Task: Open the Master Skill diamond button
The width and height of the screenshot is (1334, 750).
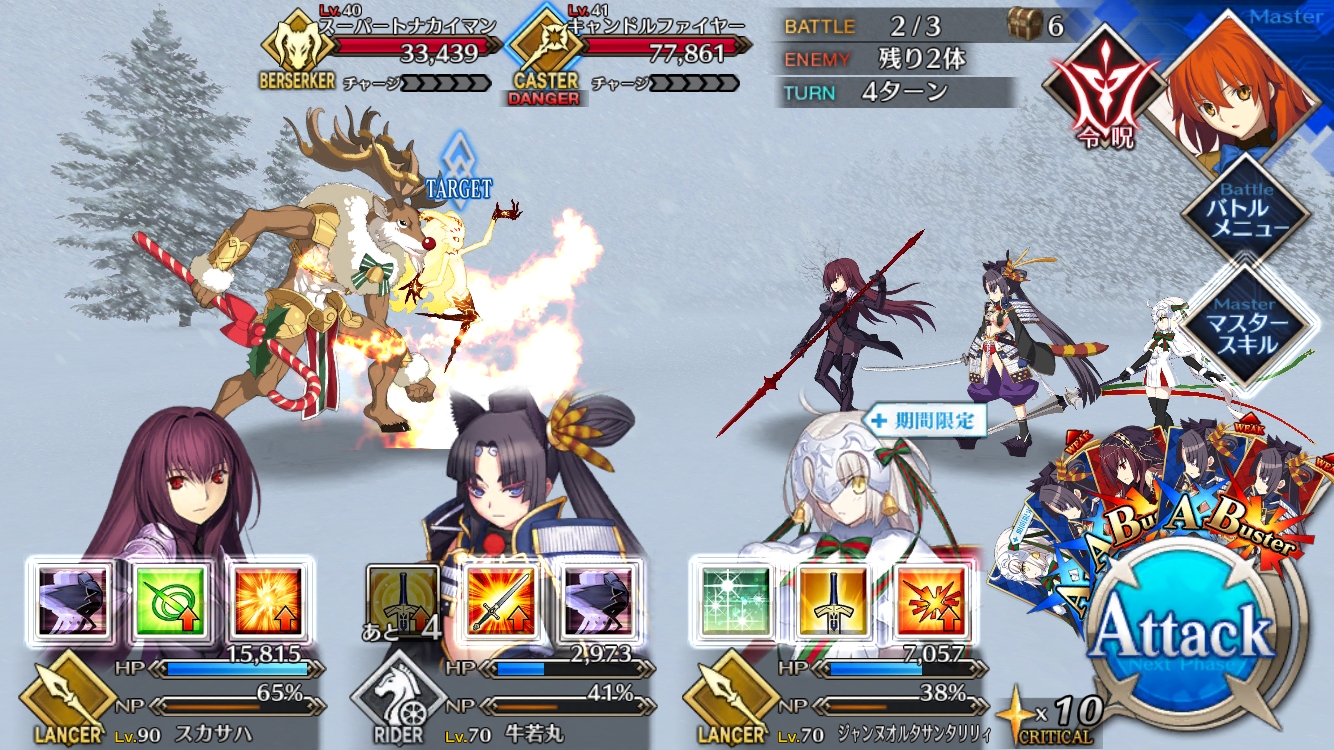Action: 1245,326
